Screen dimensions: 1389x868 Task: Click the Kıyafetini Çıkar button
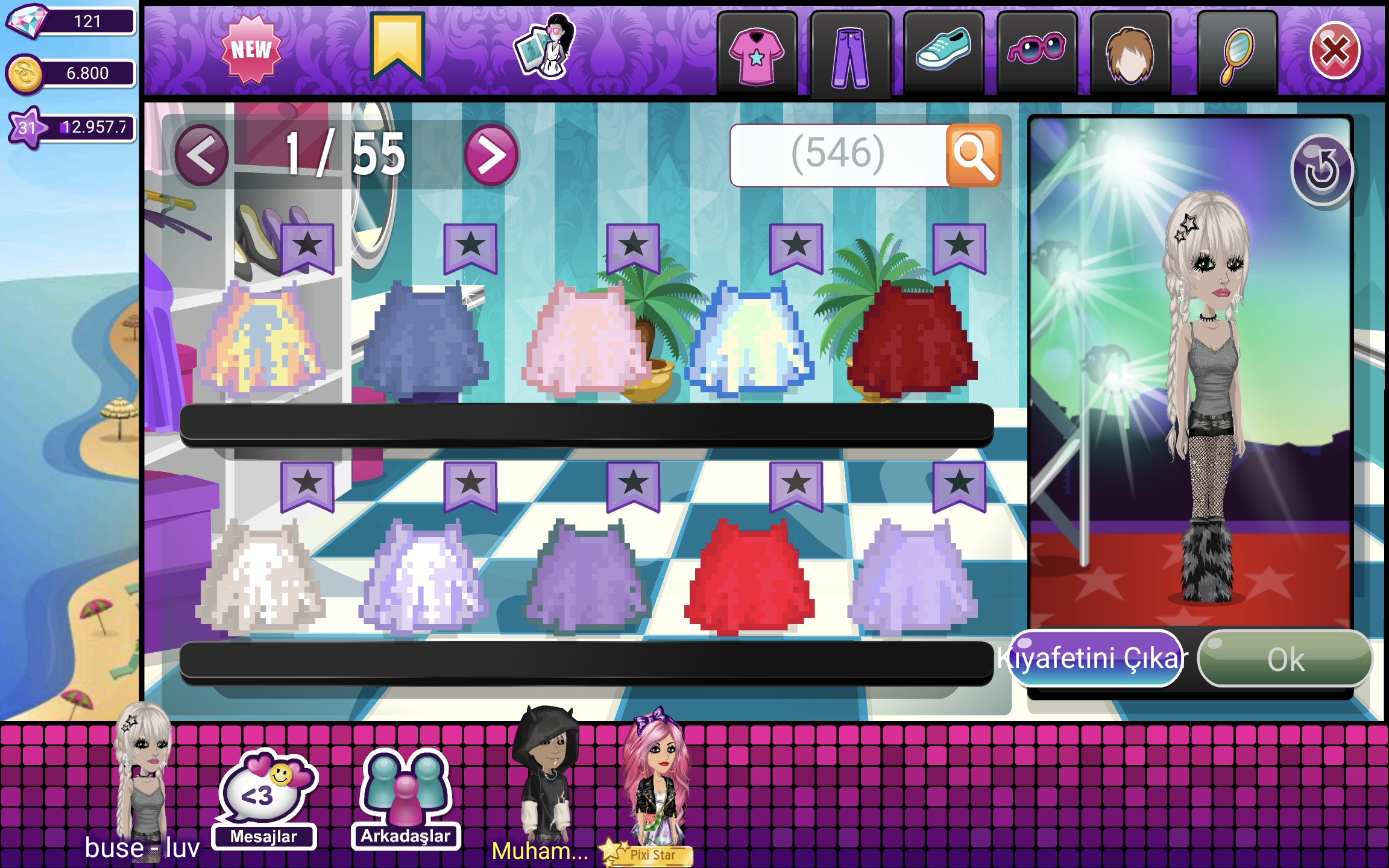tap(1094, 658)
